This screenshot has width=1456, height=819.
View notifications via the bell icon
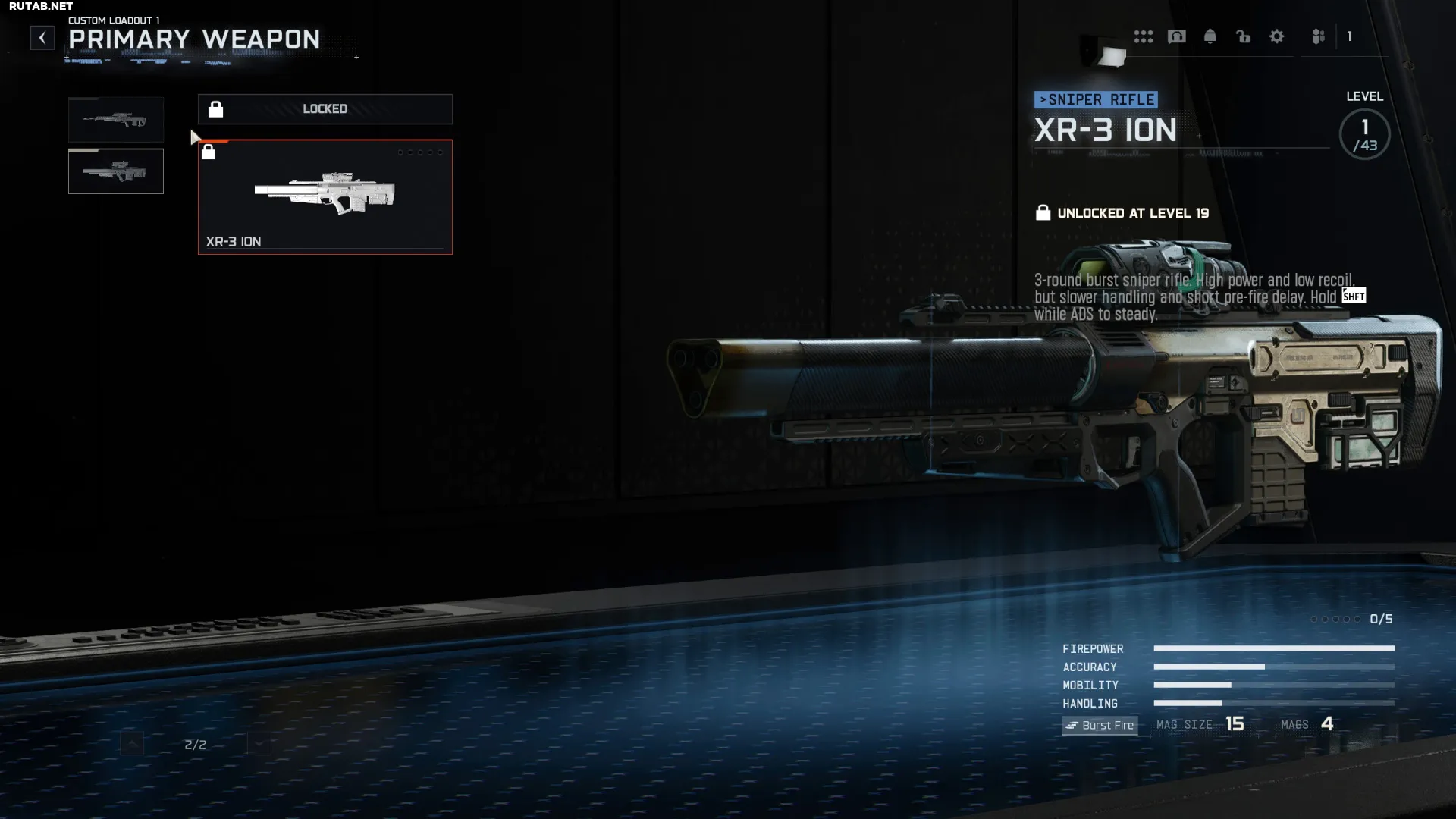(1210, 36)
